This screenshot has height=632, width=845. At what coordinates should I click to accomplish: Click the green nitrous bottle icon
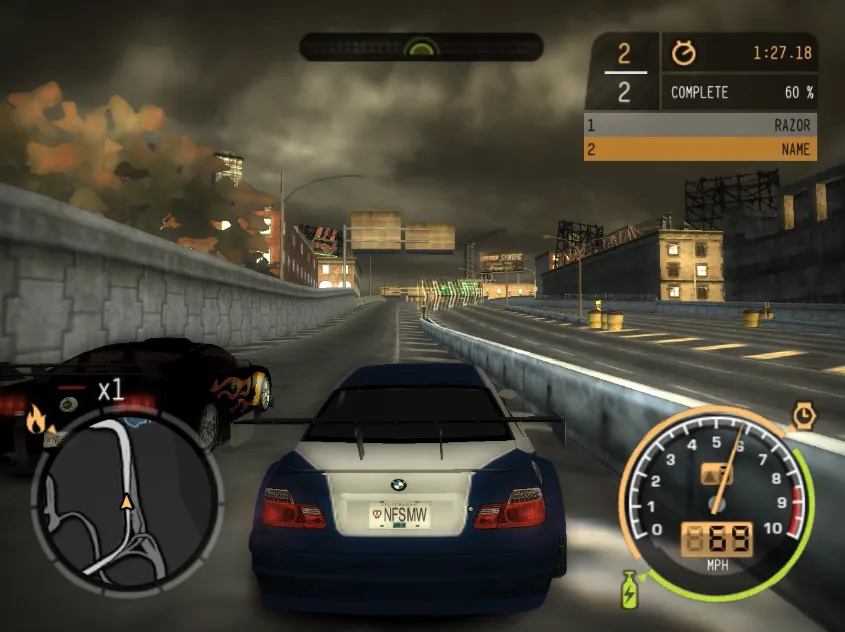630,588
